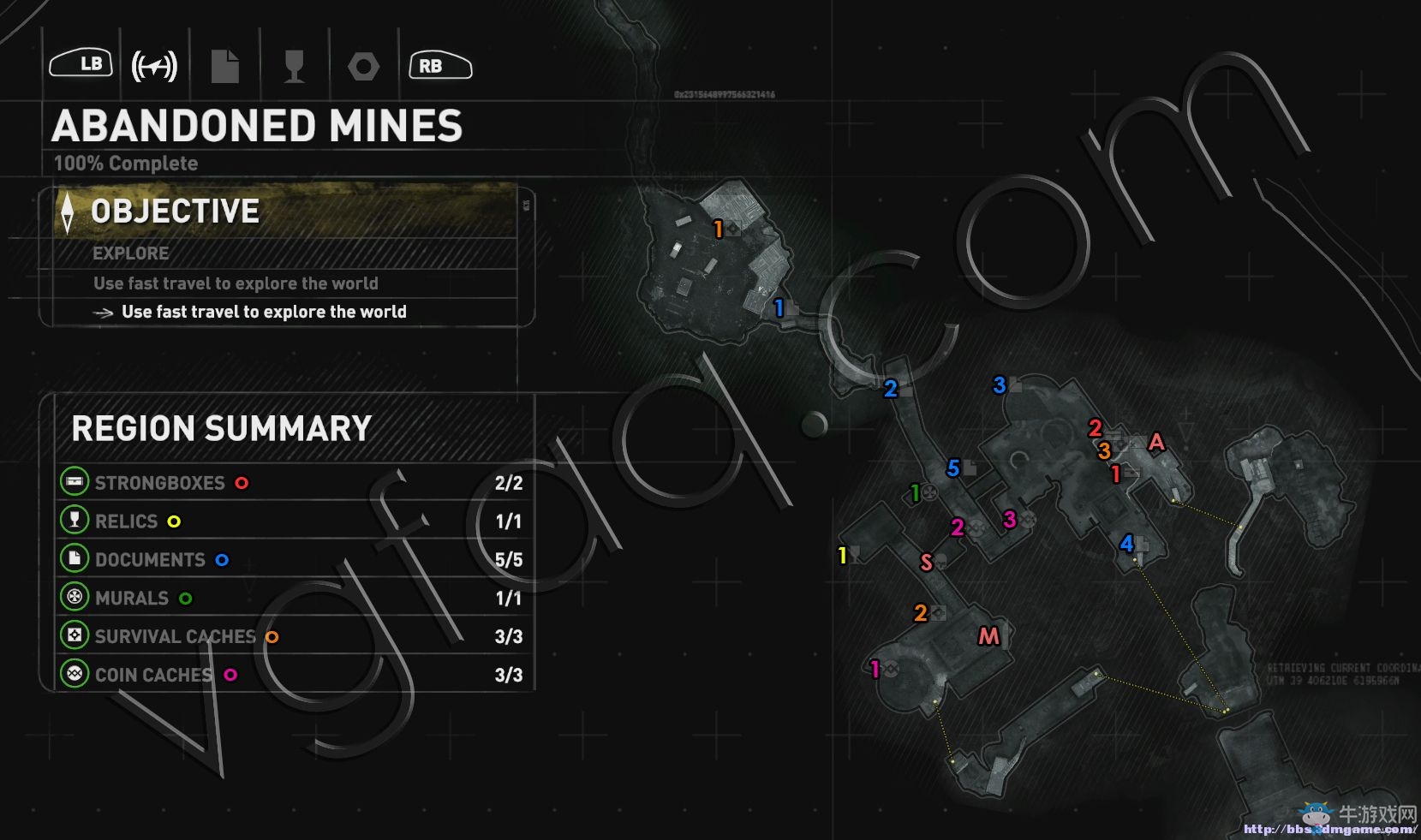Viewport: 1421px width, 840px height.
Task: Click the blue document marker numbered 5
Action: (x=953, y=468)
